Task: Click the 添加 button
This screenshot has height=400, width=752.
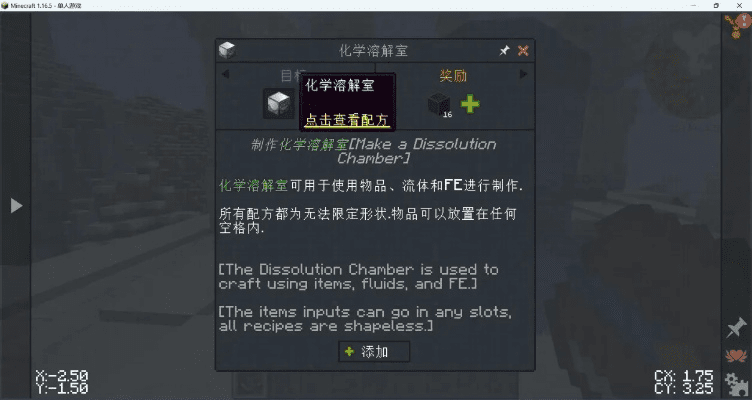Action: (x=374, y=352)
